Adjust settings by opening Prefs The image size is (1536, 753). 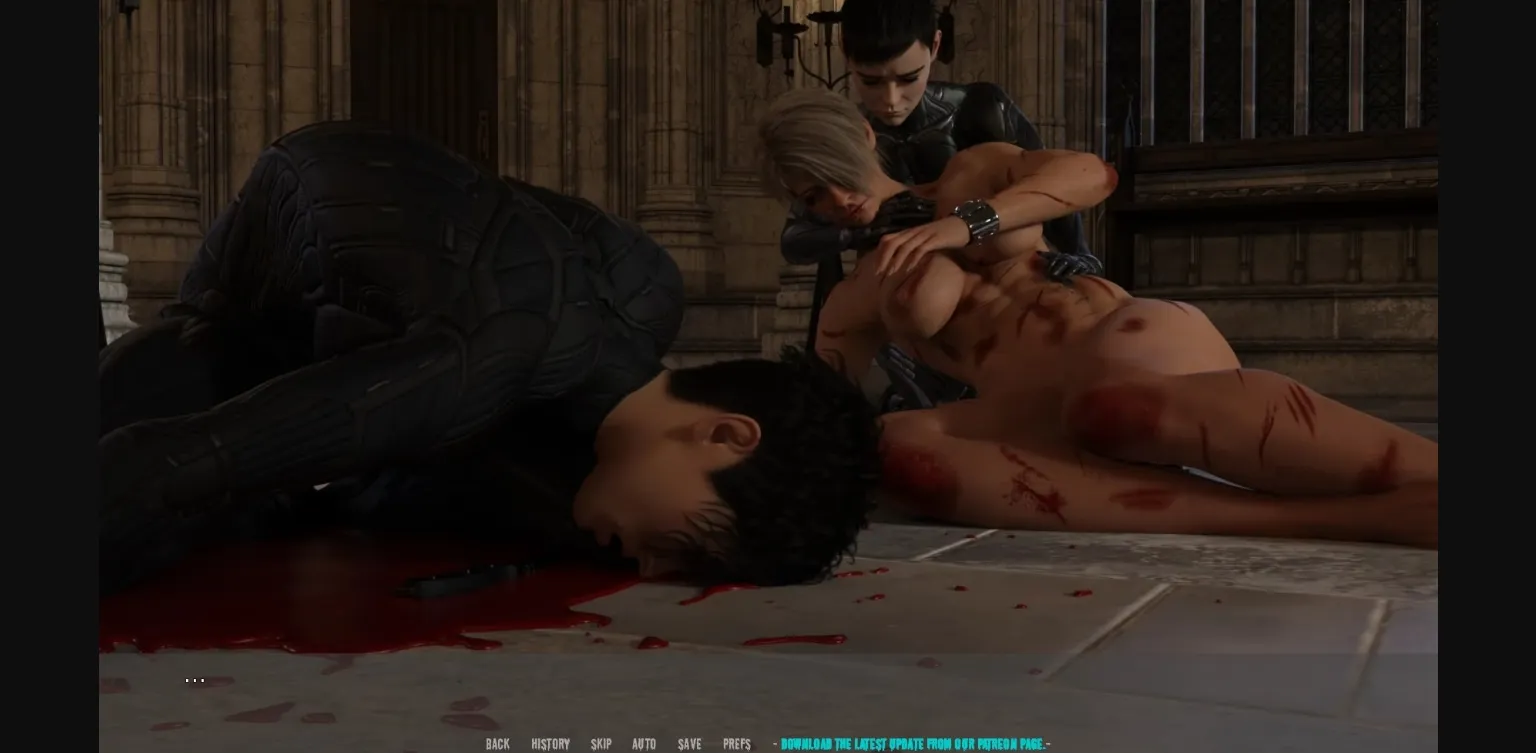point(736,744)
